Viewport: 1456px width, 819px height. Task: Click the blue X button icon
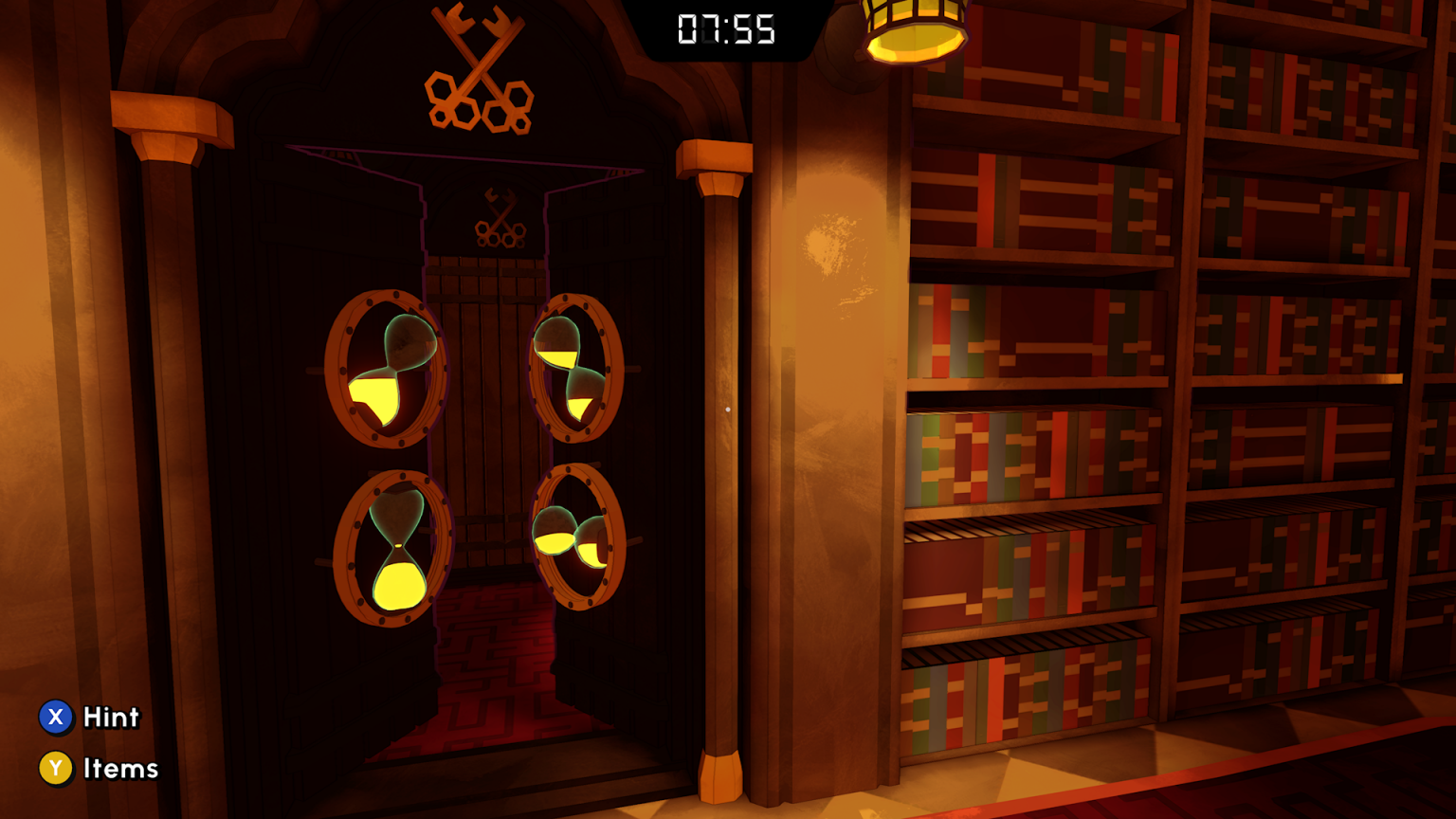[x=56, y=718]
